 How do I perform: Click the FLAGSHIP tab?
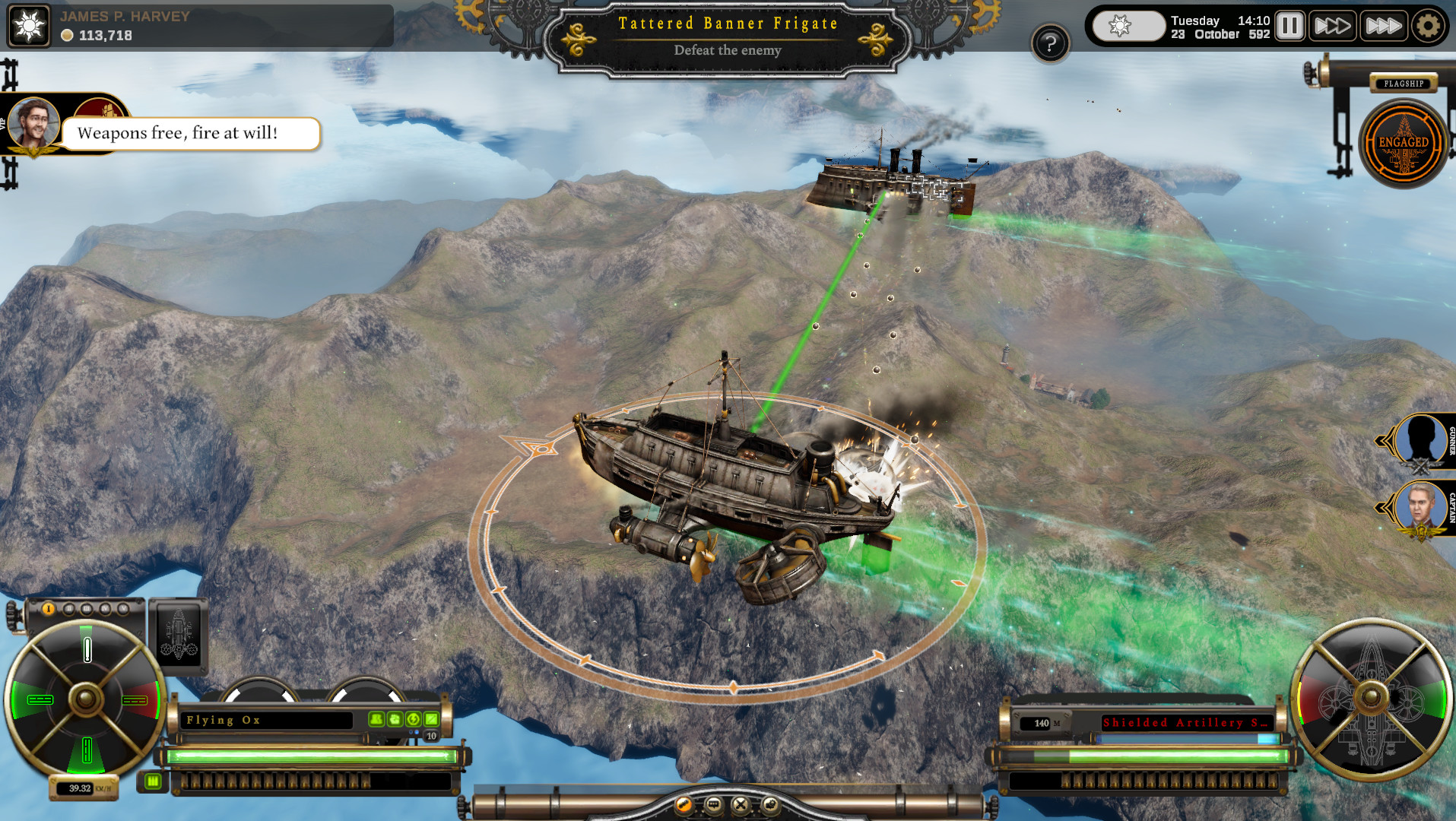pos(1404,83)
